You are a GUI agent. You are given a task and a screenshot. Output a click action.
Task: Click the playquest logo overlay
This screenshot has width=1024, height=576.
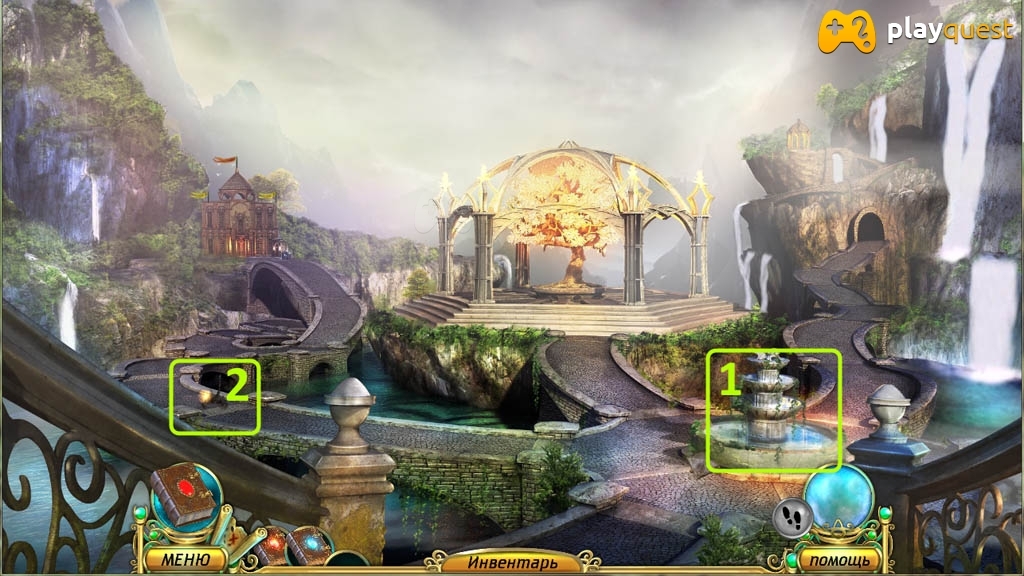point(916,31)
